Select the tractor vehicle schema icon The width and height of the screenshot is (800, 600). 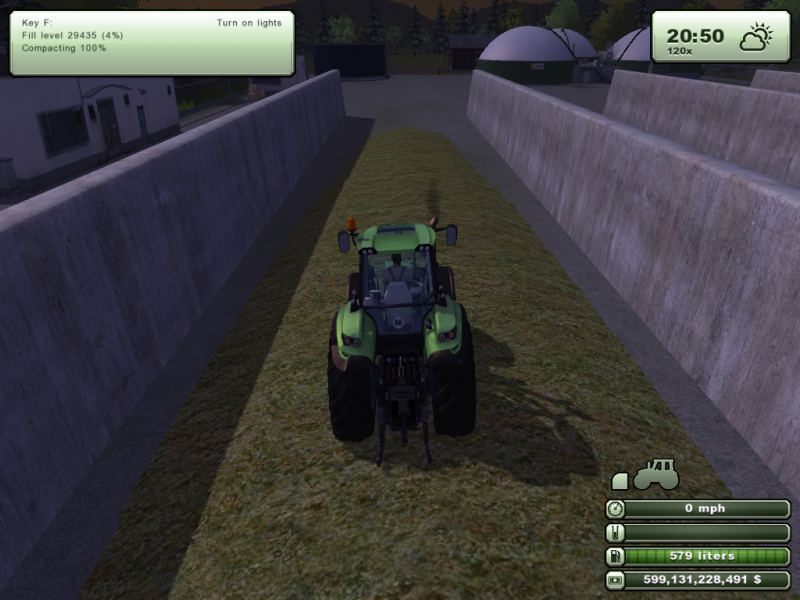656,473
